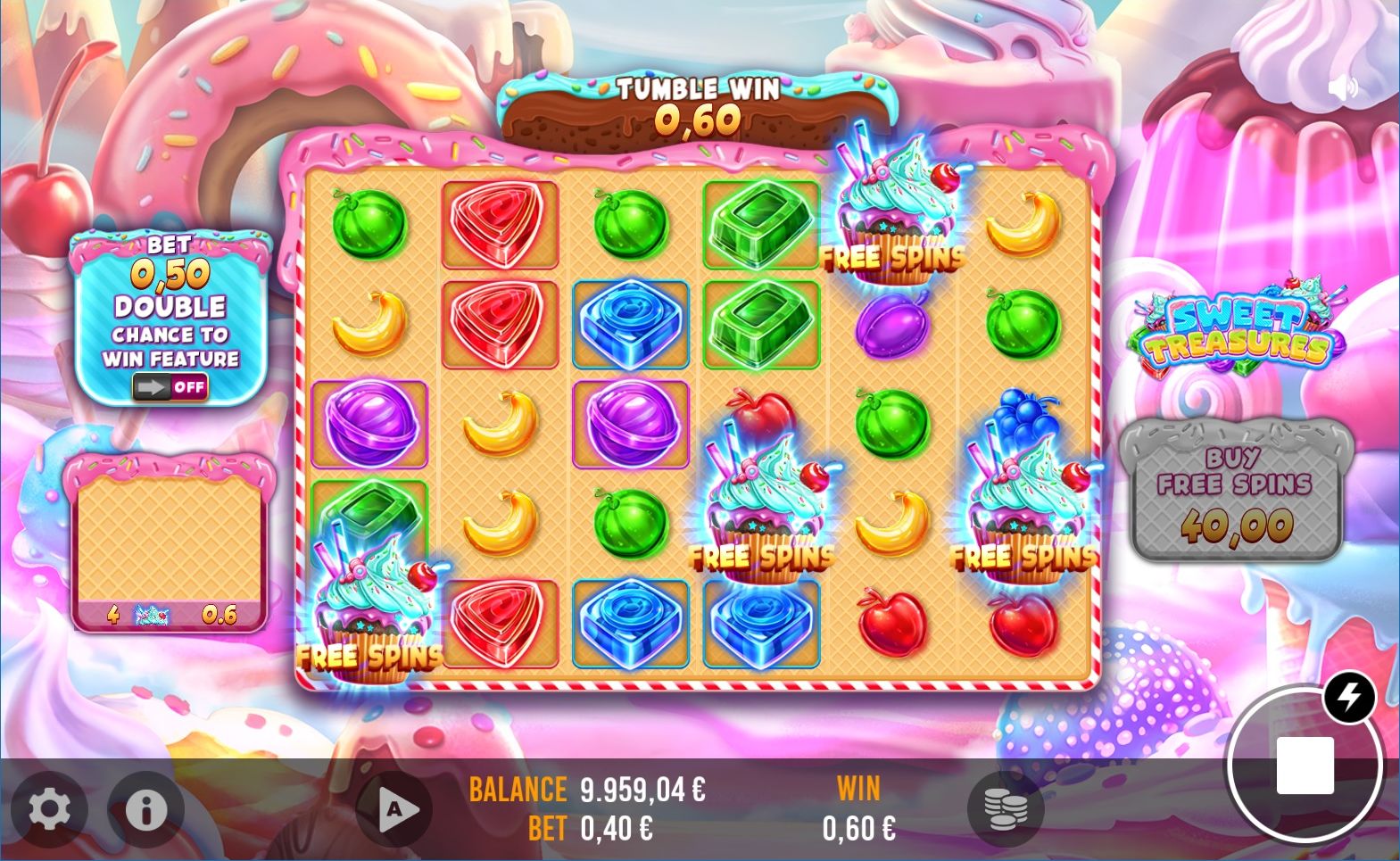Buy Free Spins for 40,00
The width and height of the screenshot is (1400, 861).
(x=1236, y=491)
